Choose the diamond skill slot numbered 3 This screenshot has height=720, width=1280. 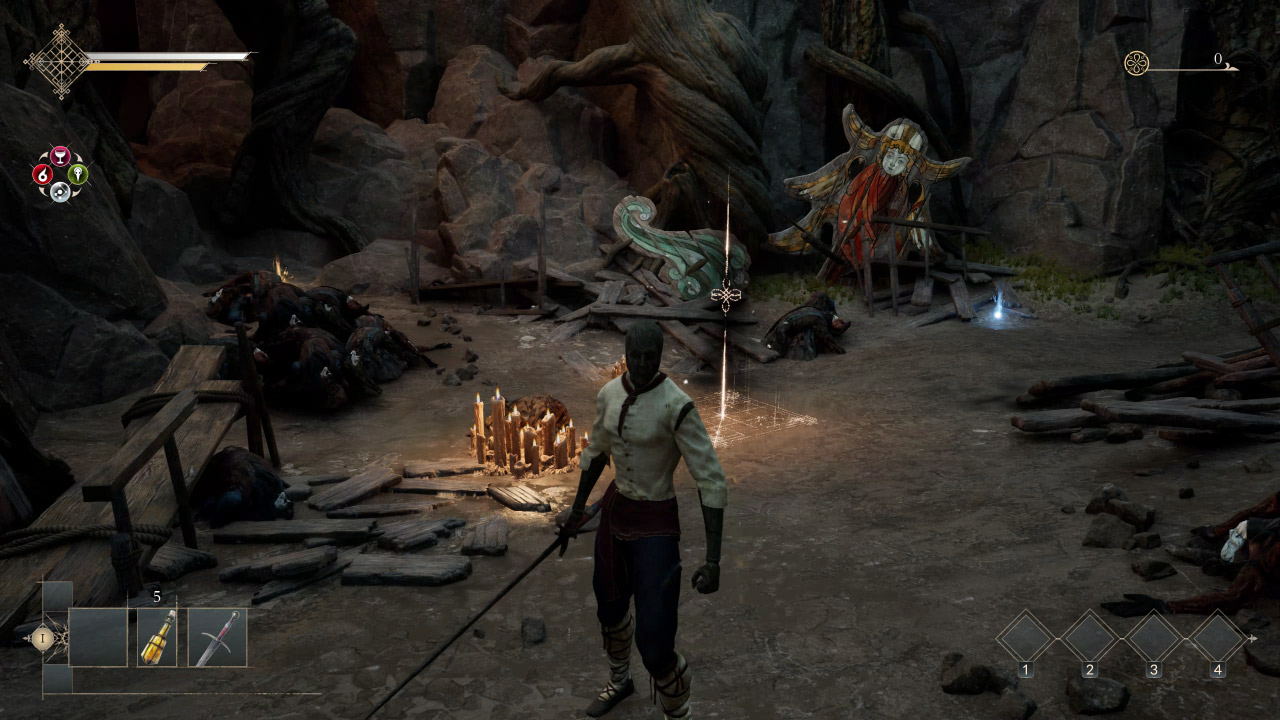(x=1154, y=637)
